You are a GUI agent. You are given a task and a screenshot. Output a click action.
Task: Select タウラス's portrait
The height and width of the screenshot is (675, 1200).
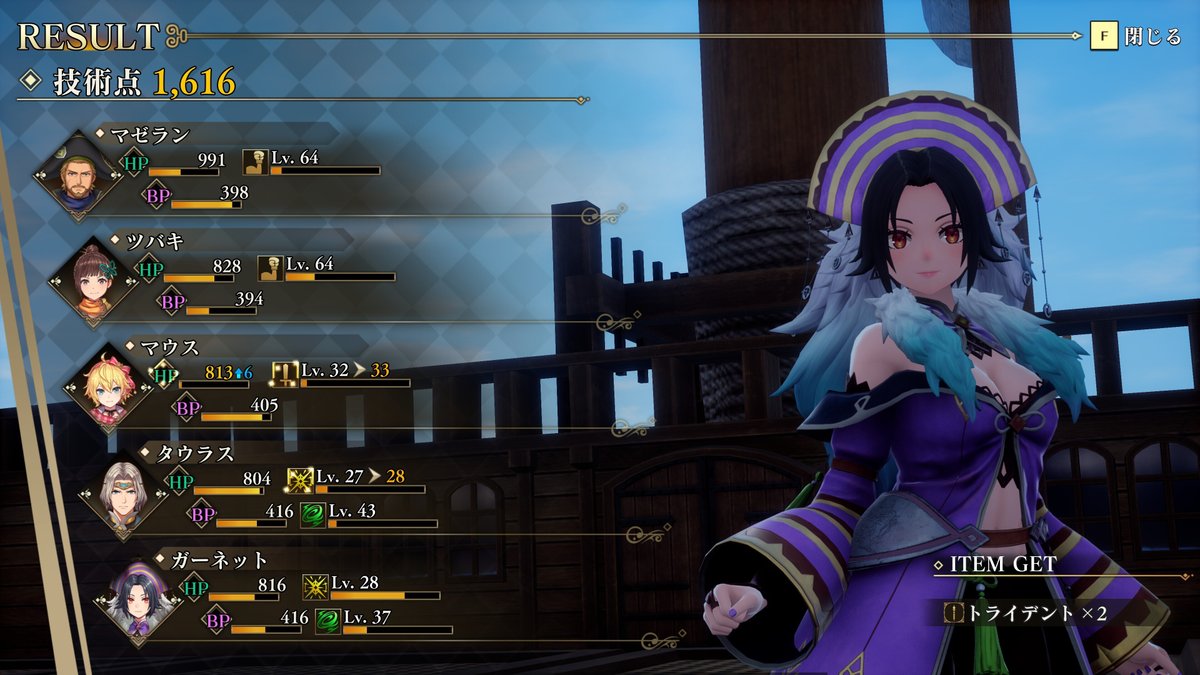(121, 495)
